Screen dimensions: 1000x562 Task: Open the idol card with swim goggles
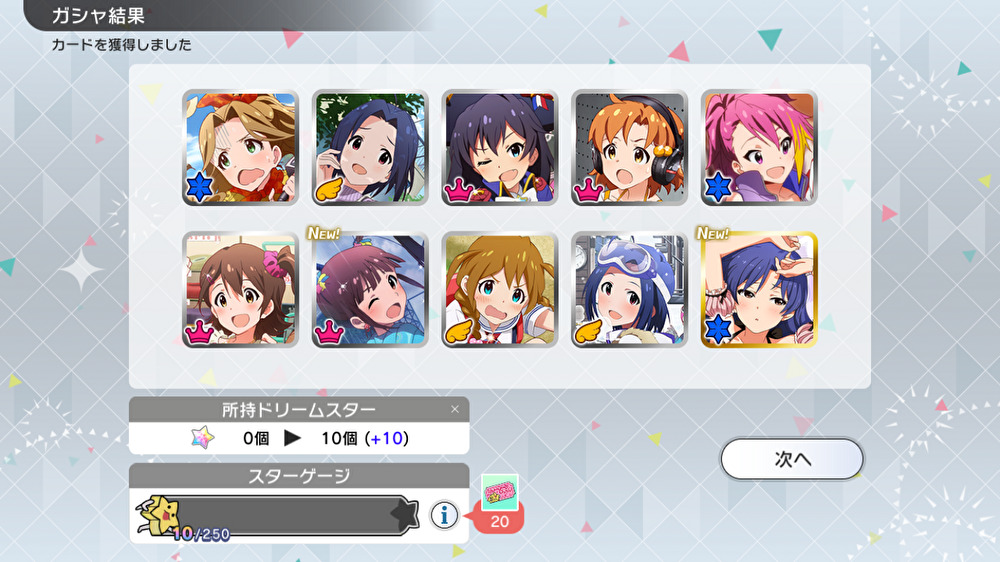629,290
